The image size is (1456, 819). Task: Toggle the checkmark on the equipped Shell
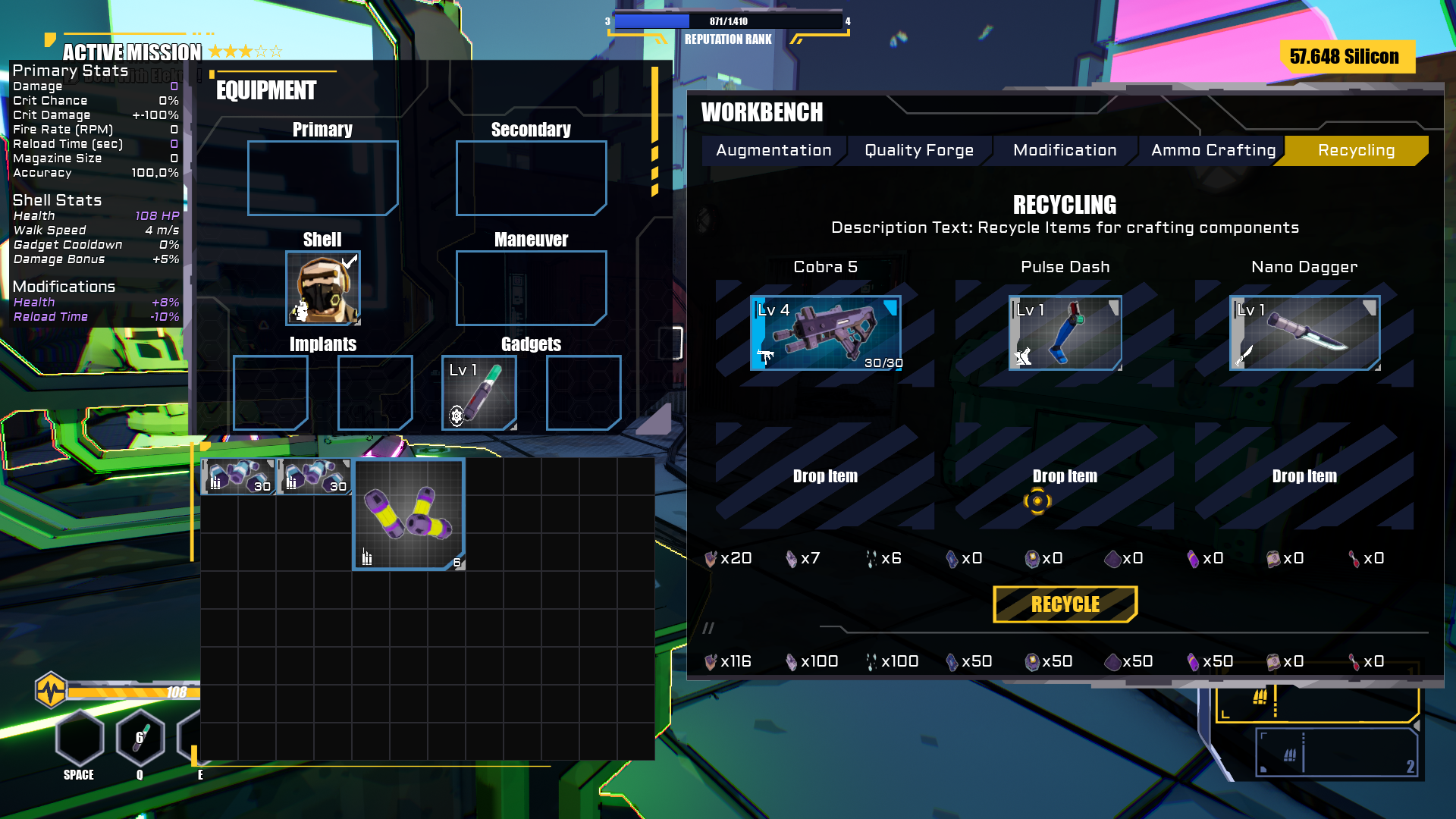click(x=350, y=260)
